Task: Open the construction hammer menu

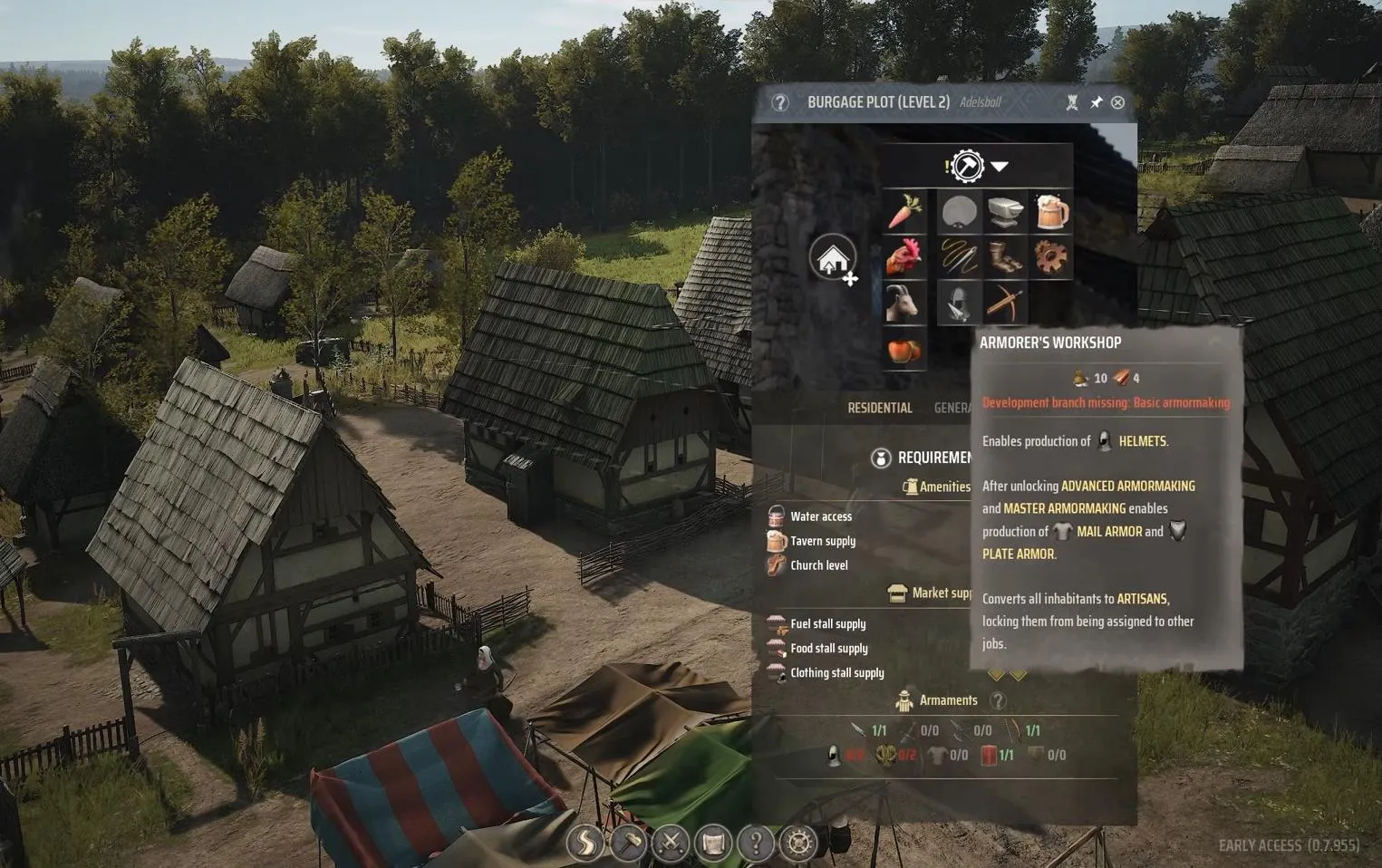Action: click(628, 844)
